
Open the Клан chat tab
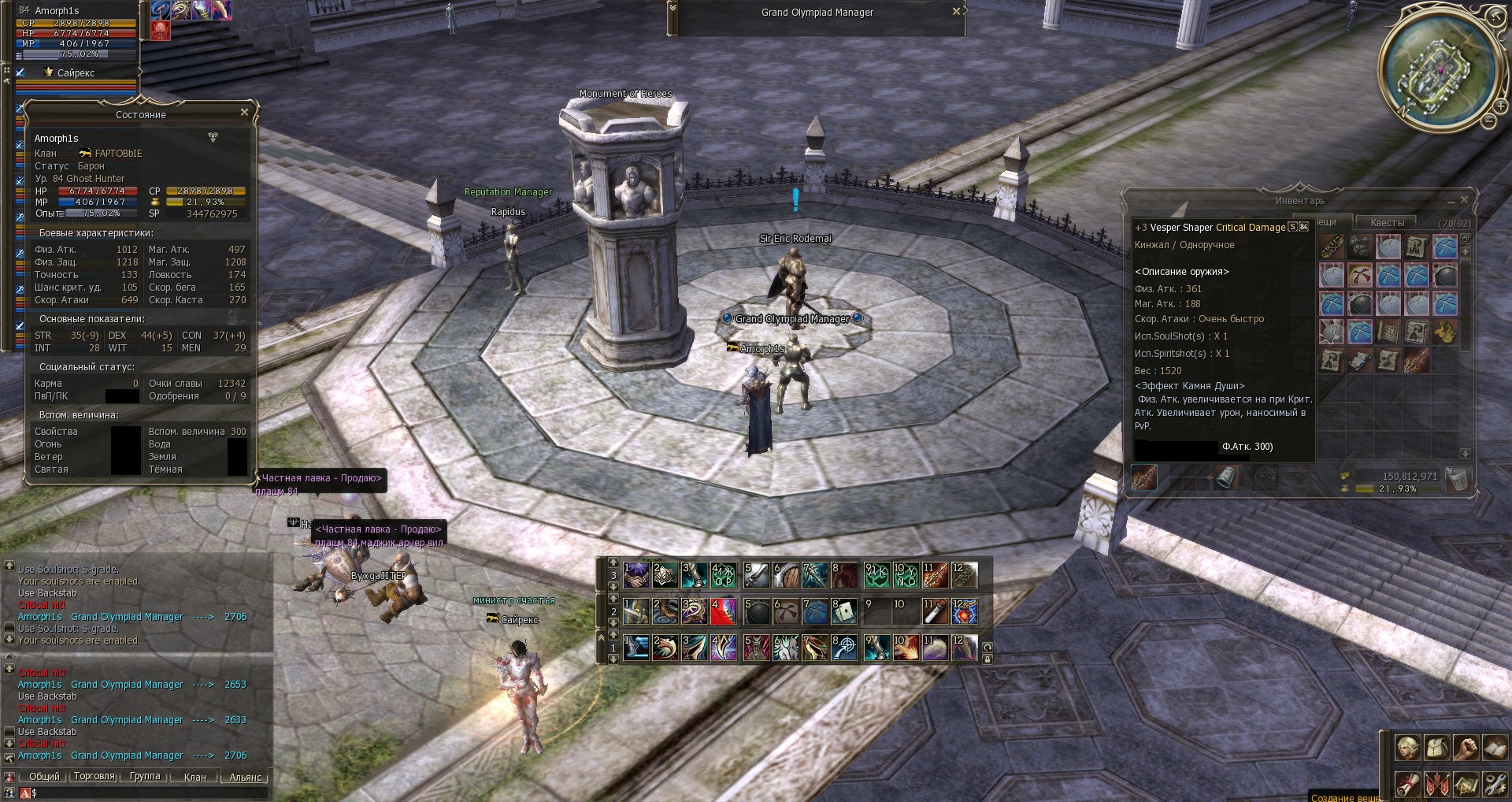click(x=195, y=777)
